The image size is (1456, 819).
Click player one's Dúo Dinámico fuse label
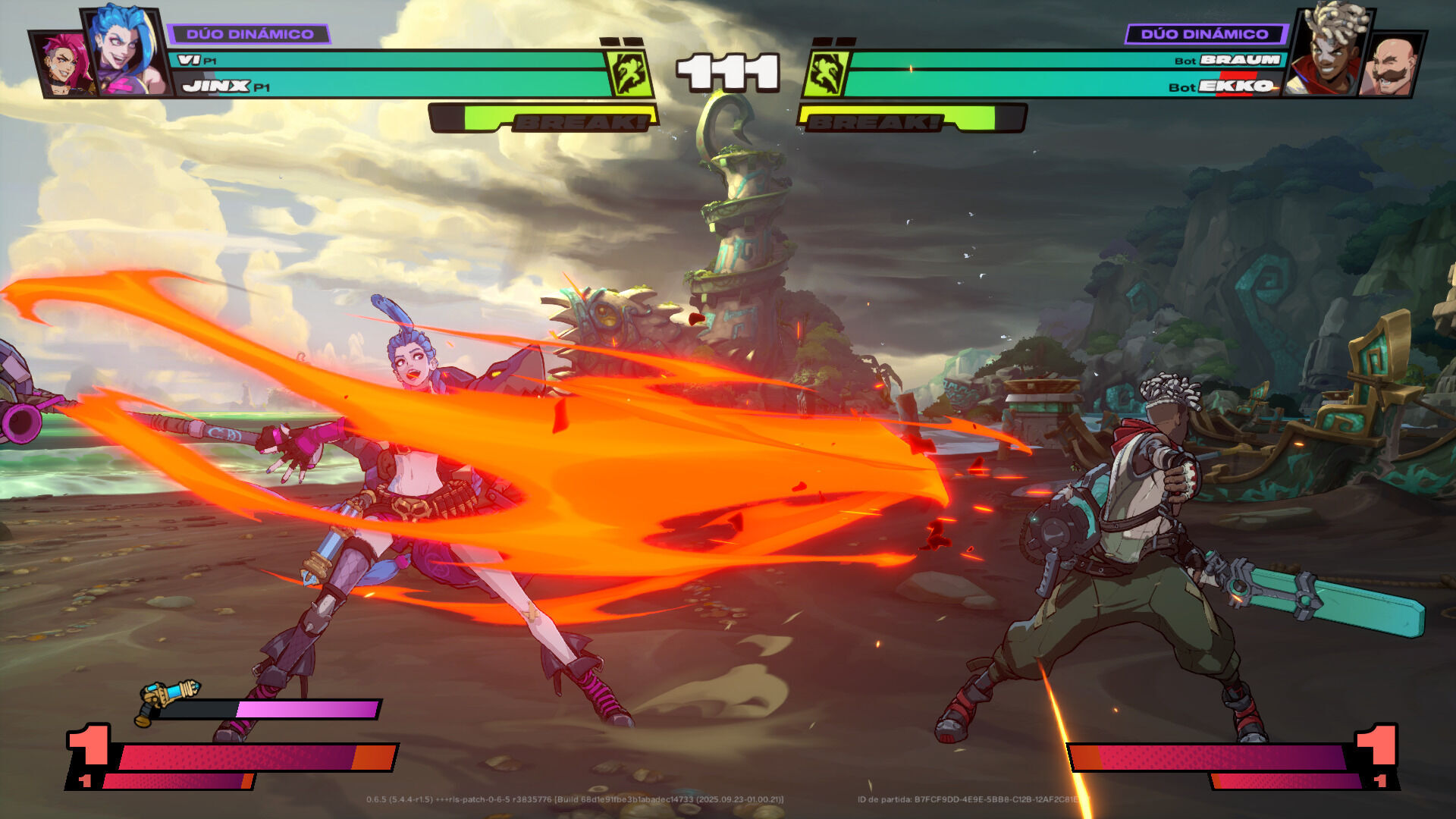click(x=249, y=34)
